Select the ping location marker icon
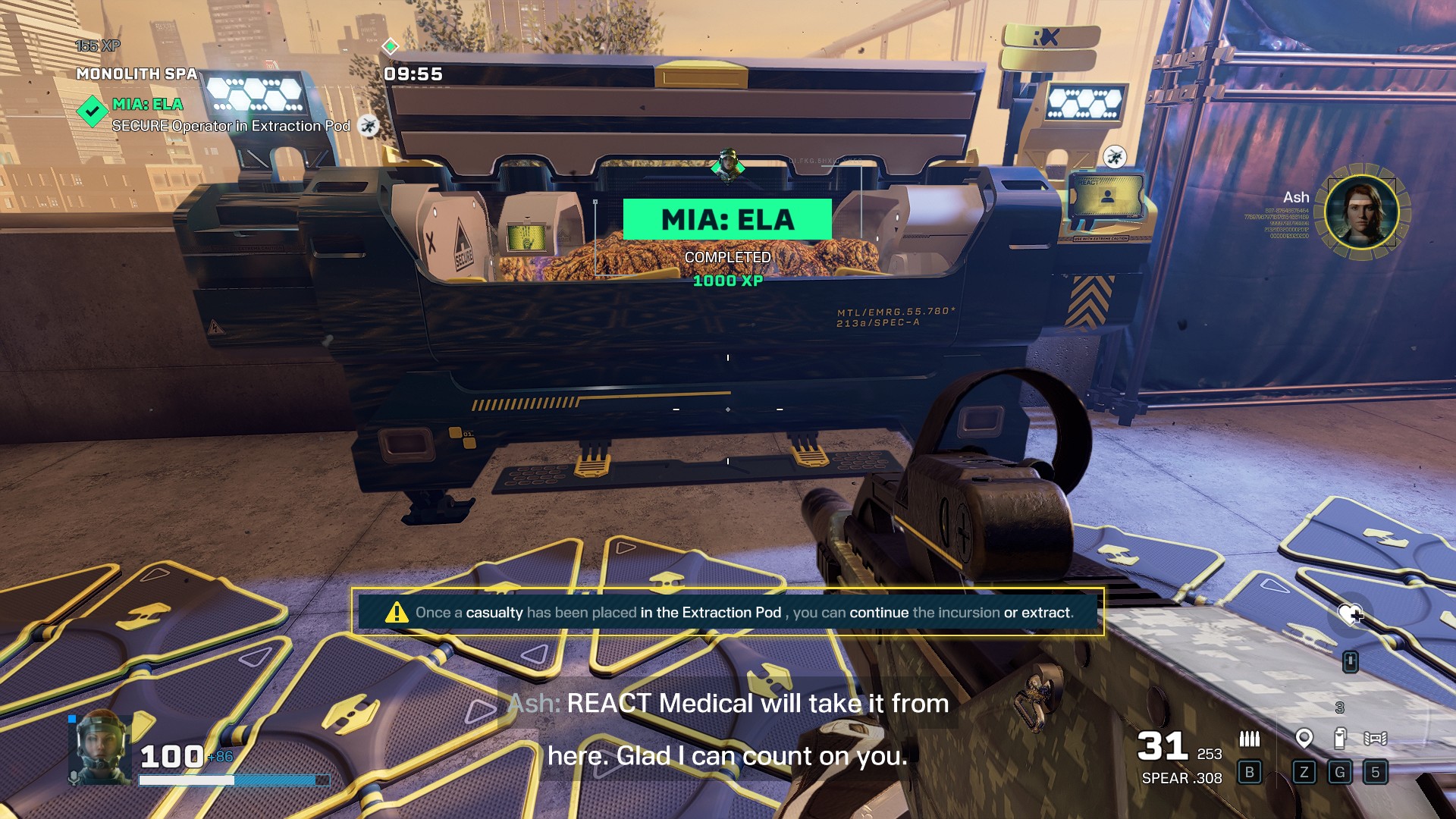1456x819 pixels. (x=1304, y=738)
